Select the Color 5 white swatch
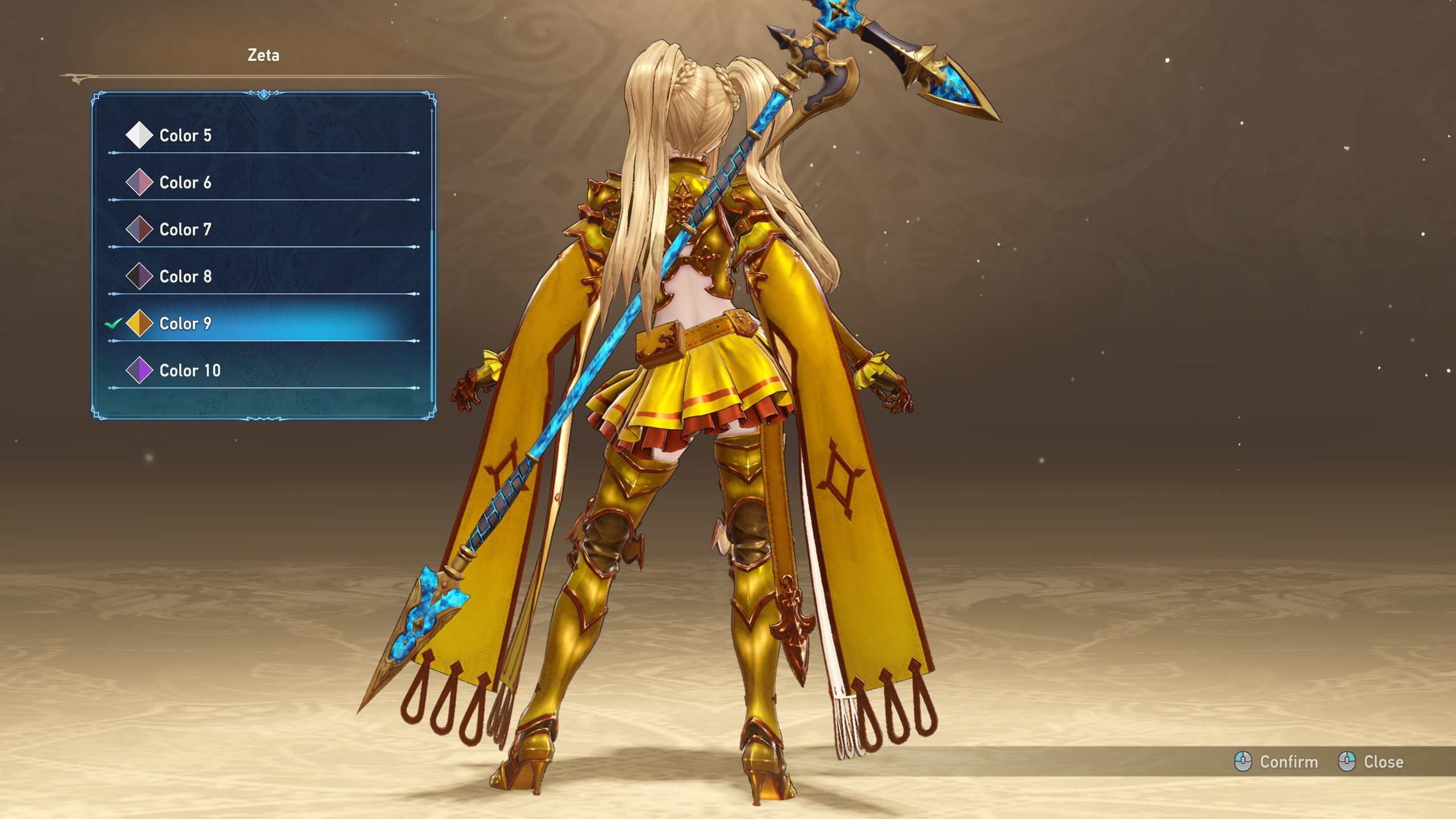 (x=139, y=135)
